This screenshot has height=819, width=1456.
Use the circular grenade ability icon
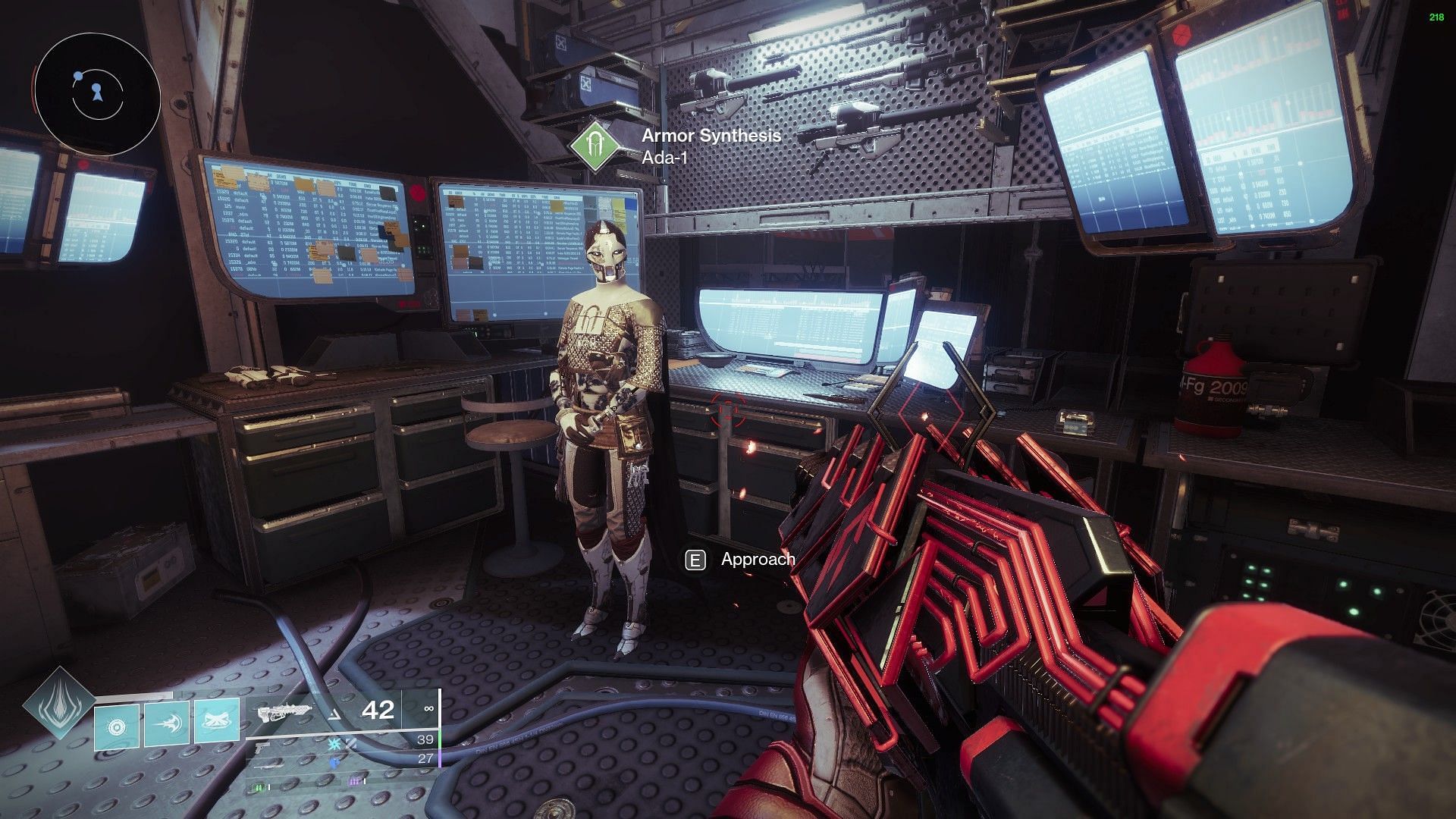tap(117, 728)
